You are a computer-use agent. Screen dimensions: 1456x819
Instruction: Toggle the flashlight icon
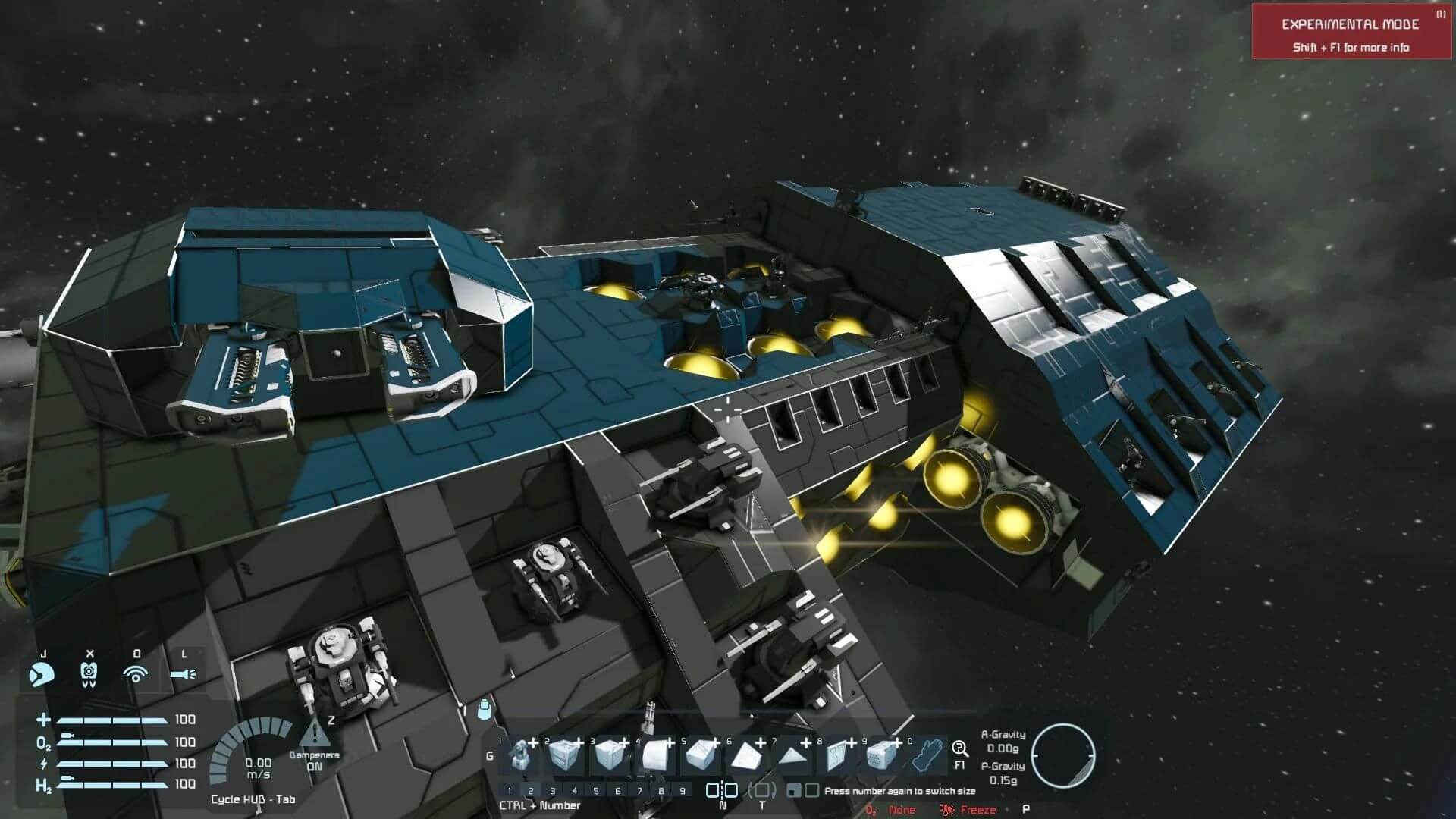[x=183, y=673]
